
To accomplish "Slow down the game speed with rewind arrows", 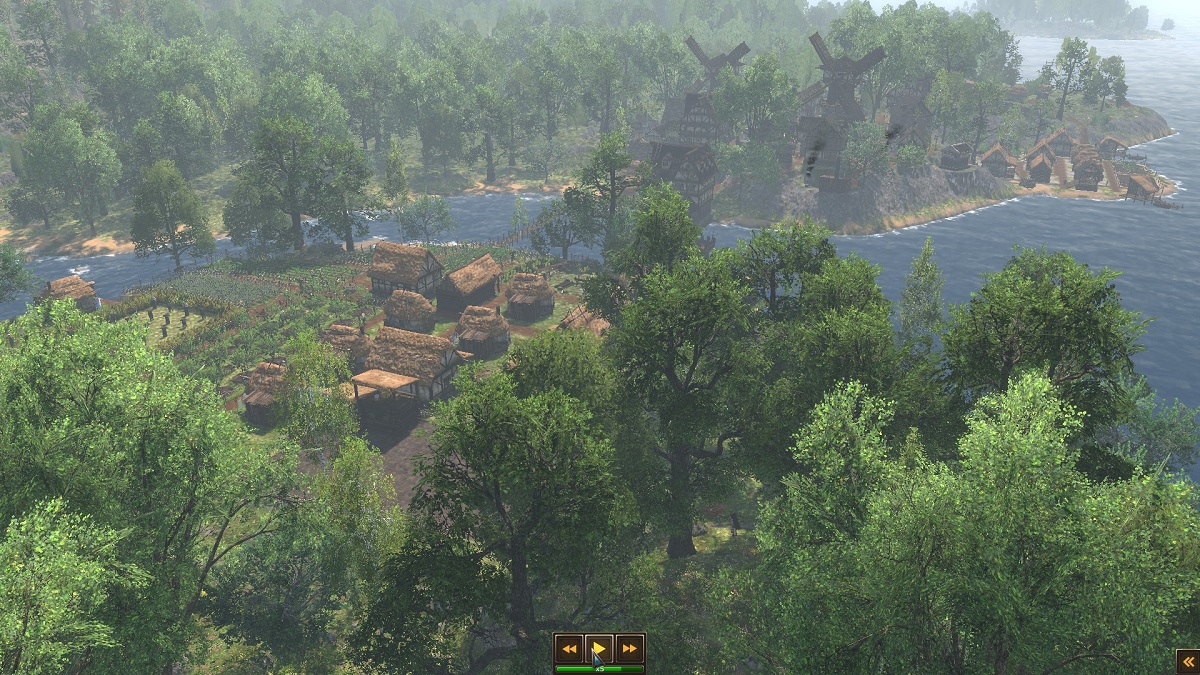I will click(568, 648).
